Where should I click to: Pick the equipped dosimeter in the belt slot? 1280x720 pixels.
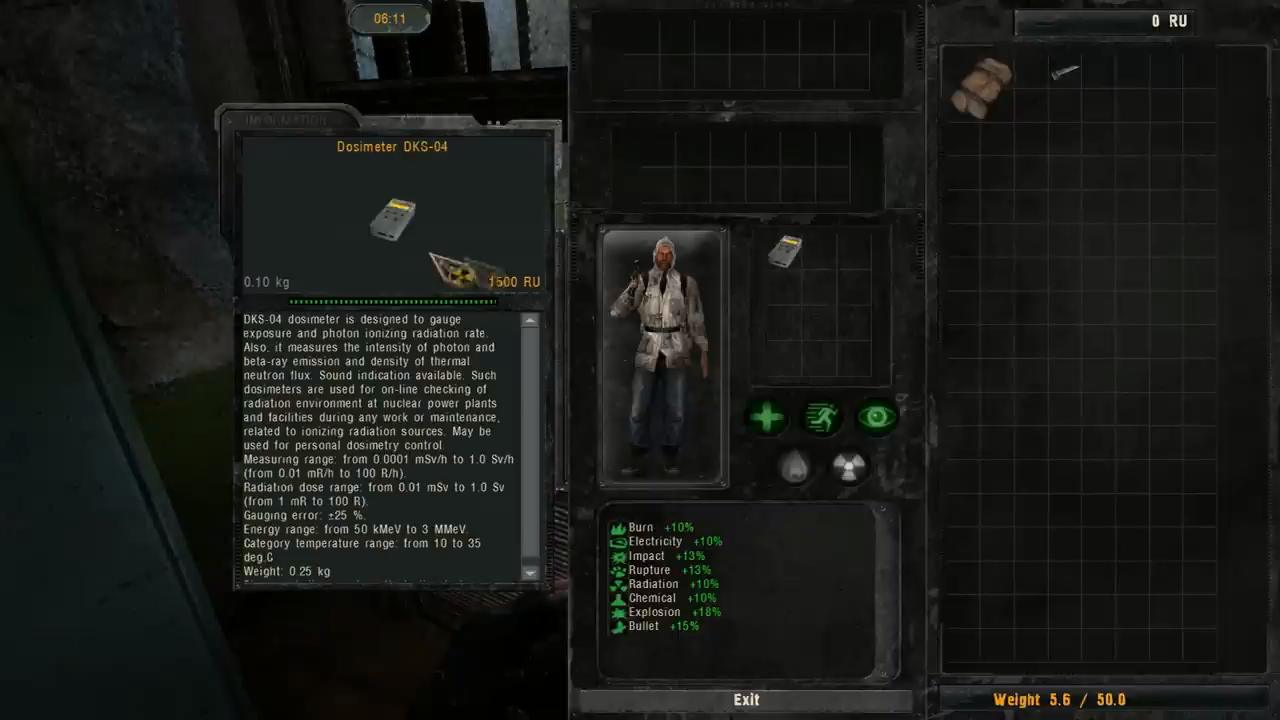click(x=785, y=251)
